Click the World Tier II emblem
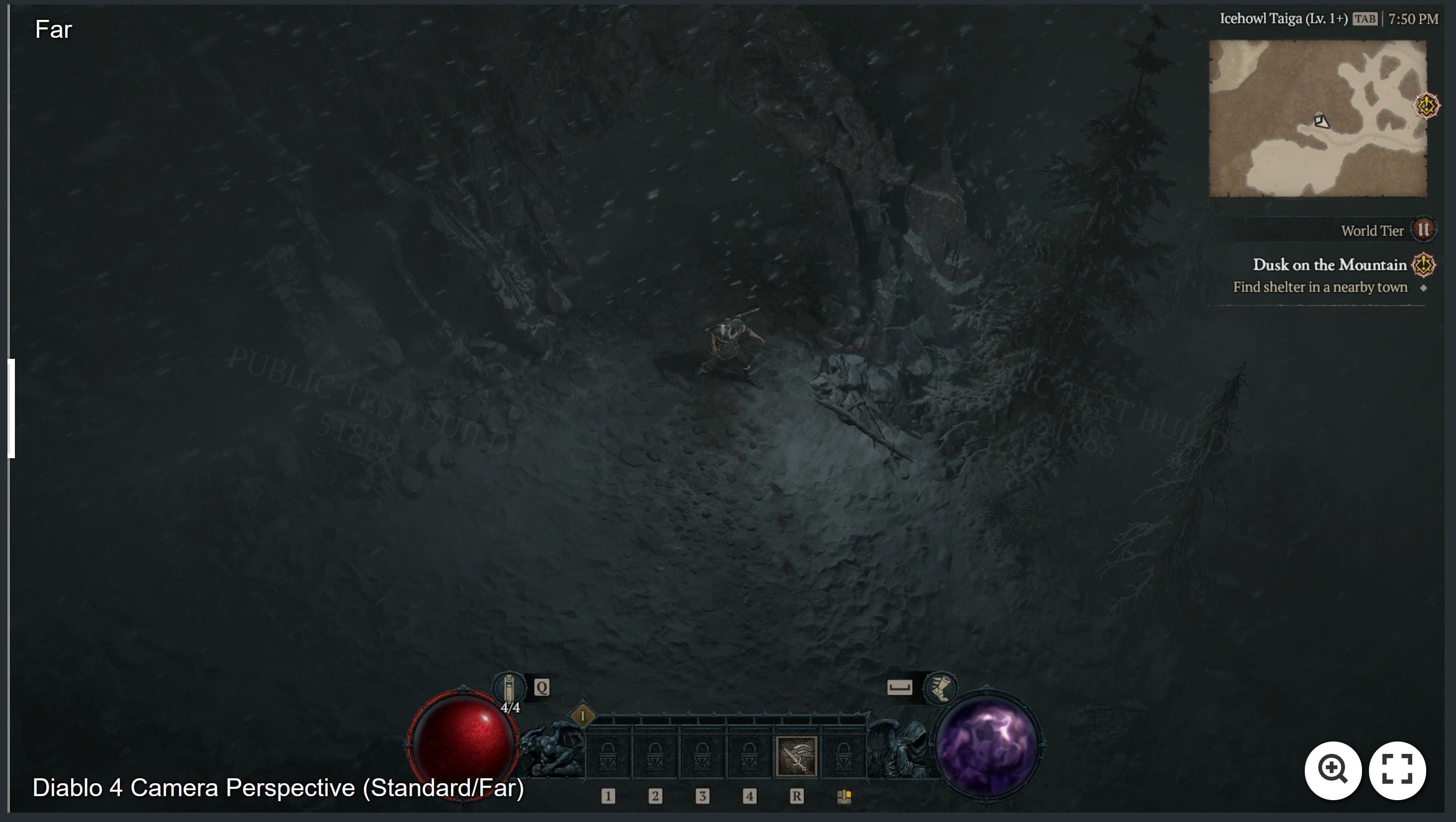 (x=1424, y=230)
